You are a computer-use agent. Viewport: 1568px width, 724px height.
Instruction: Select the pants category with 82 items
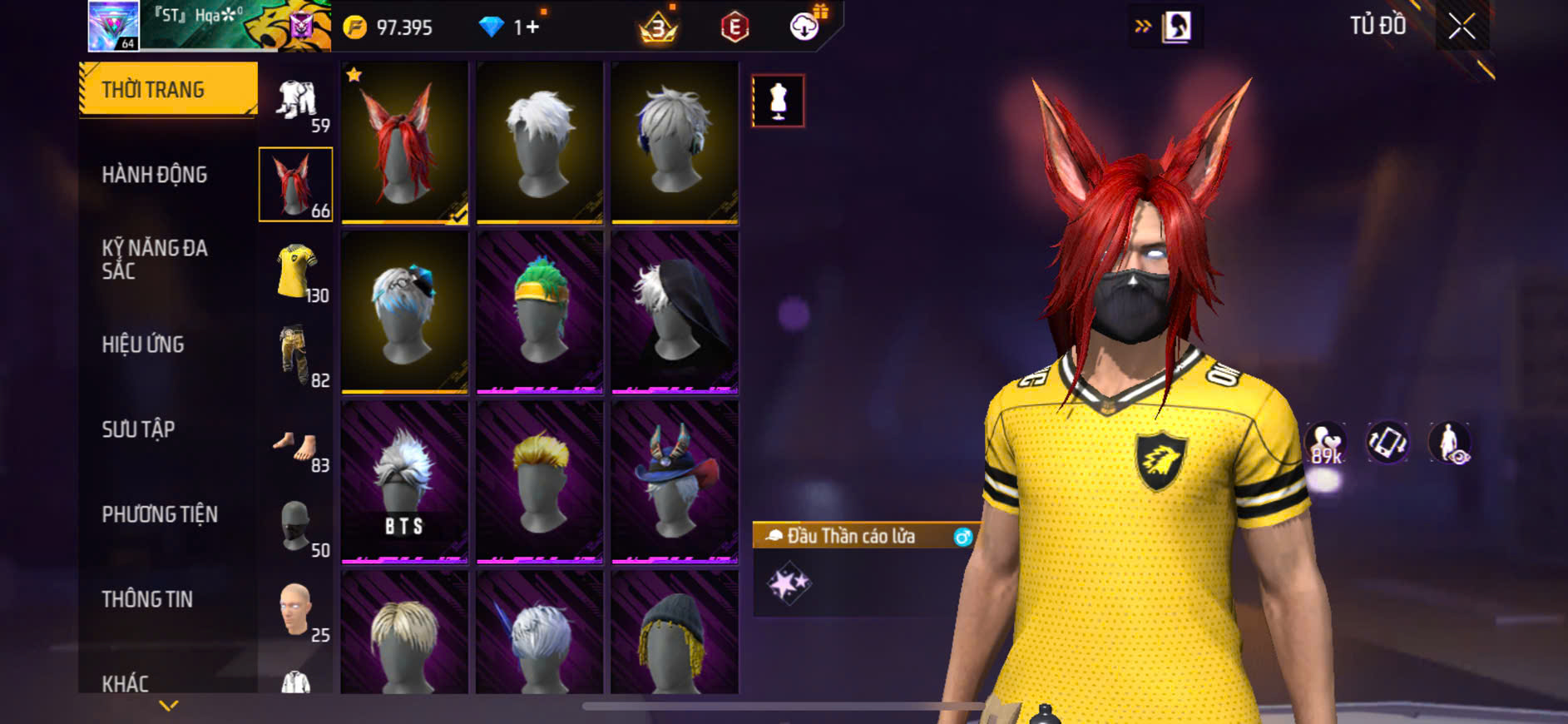coord(296,355)
